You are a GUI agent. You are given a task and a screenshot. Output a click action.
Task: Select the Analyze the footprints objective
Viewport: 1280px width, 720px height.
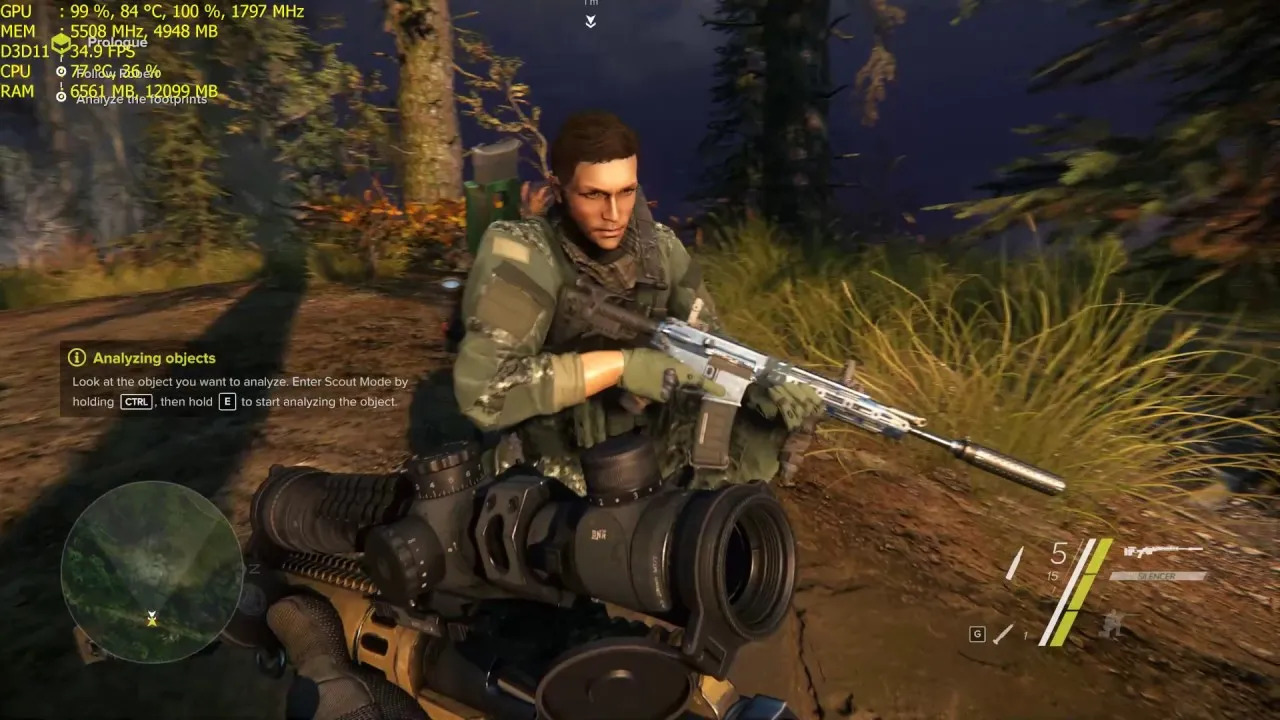tap(140, 98)
